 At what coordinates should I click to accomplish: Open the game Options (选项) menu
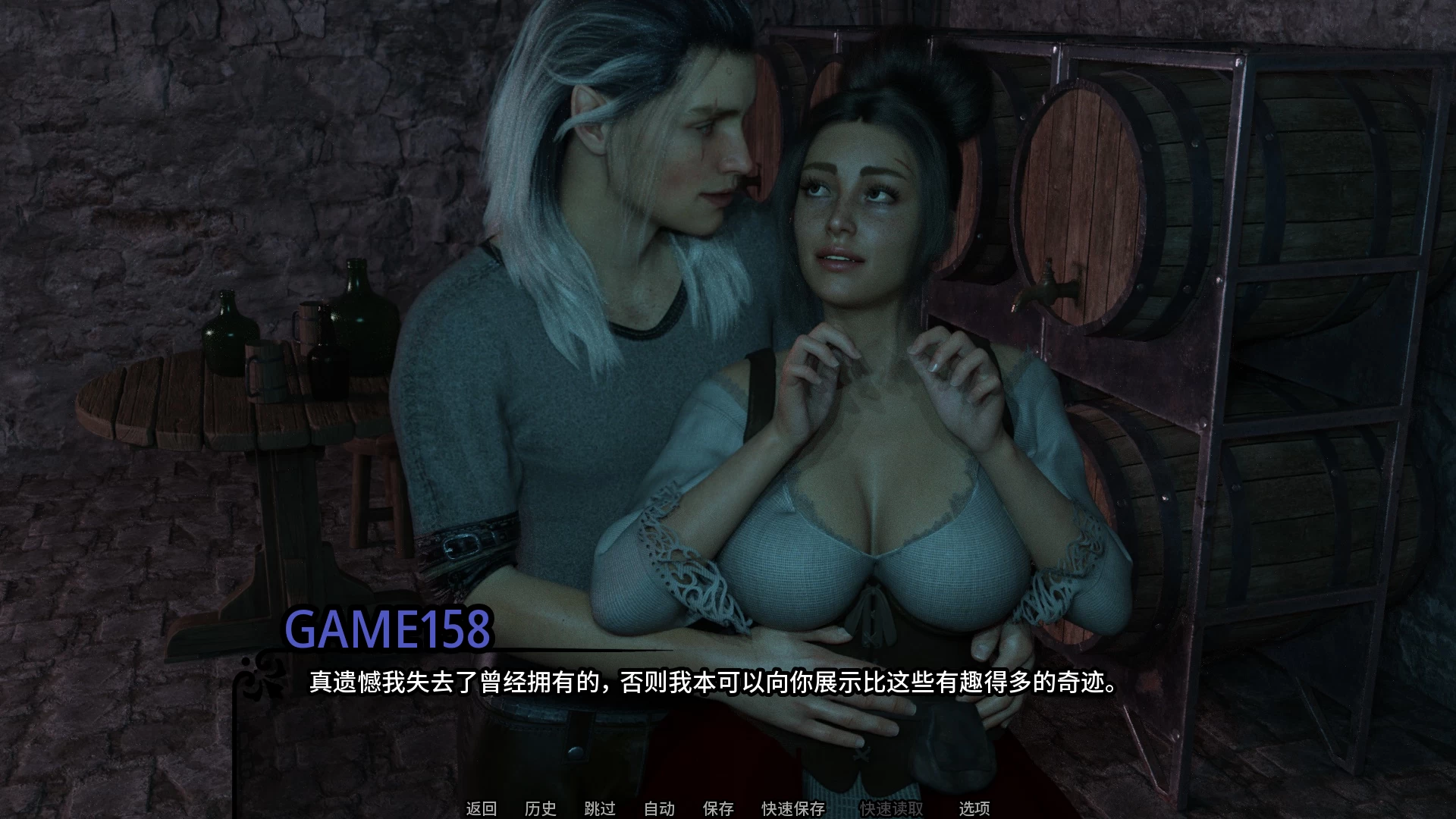pos(973,809)
